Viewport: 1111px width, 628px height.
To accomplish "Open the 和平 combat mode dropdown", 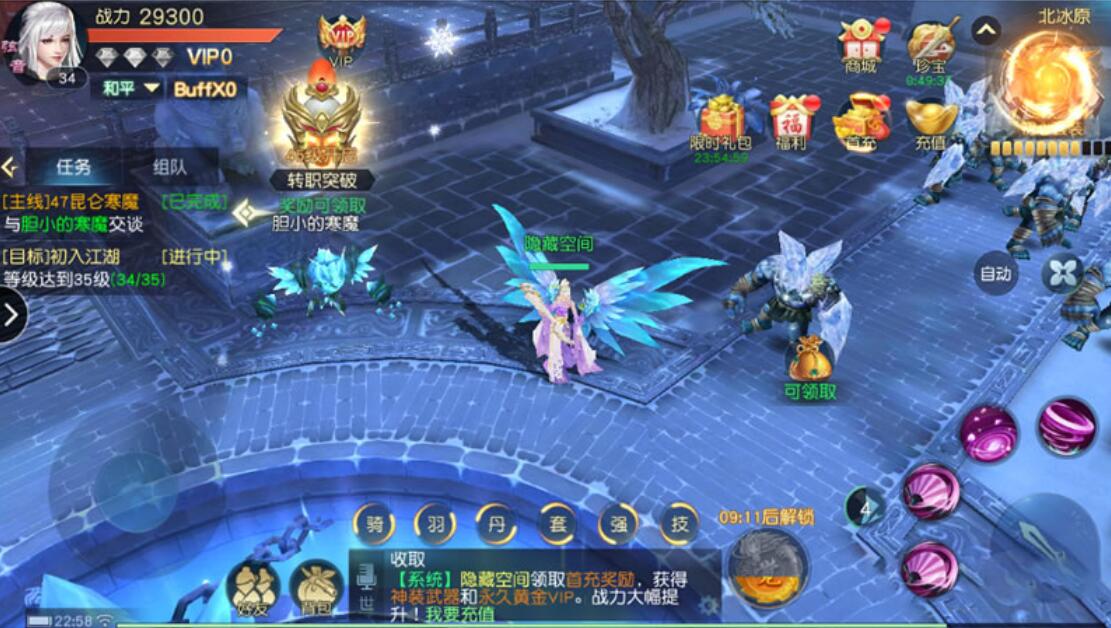I will [130, 88].
